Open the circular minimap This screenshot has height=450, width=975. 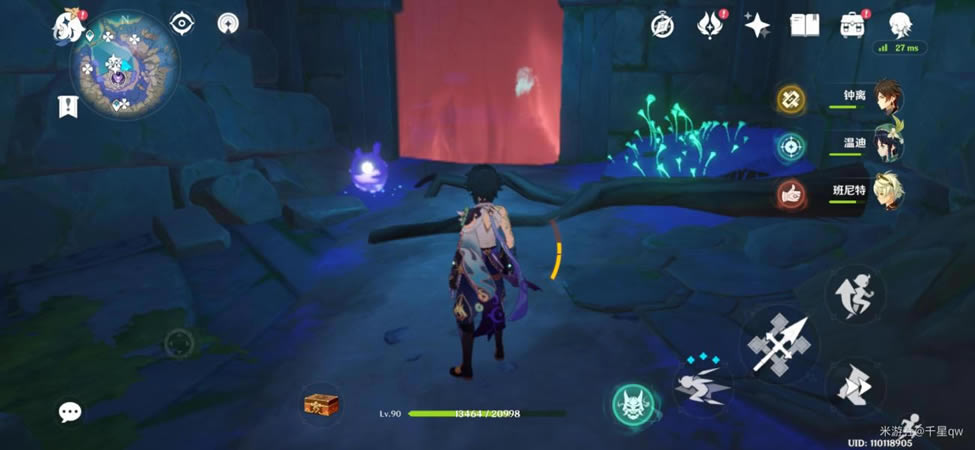(x=124, y=61)
